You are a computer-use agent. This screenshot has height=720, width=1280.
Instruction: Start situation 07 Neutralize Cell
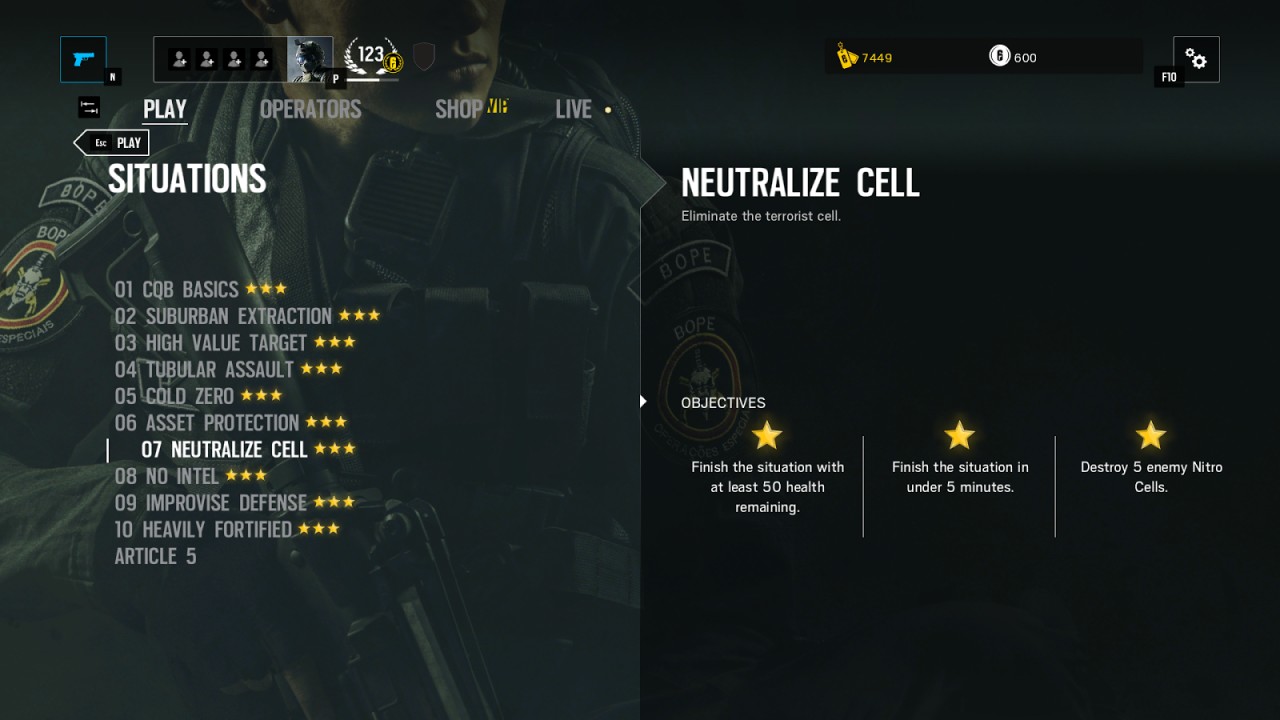pyautogui.click(x=224, y=450)
